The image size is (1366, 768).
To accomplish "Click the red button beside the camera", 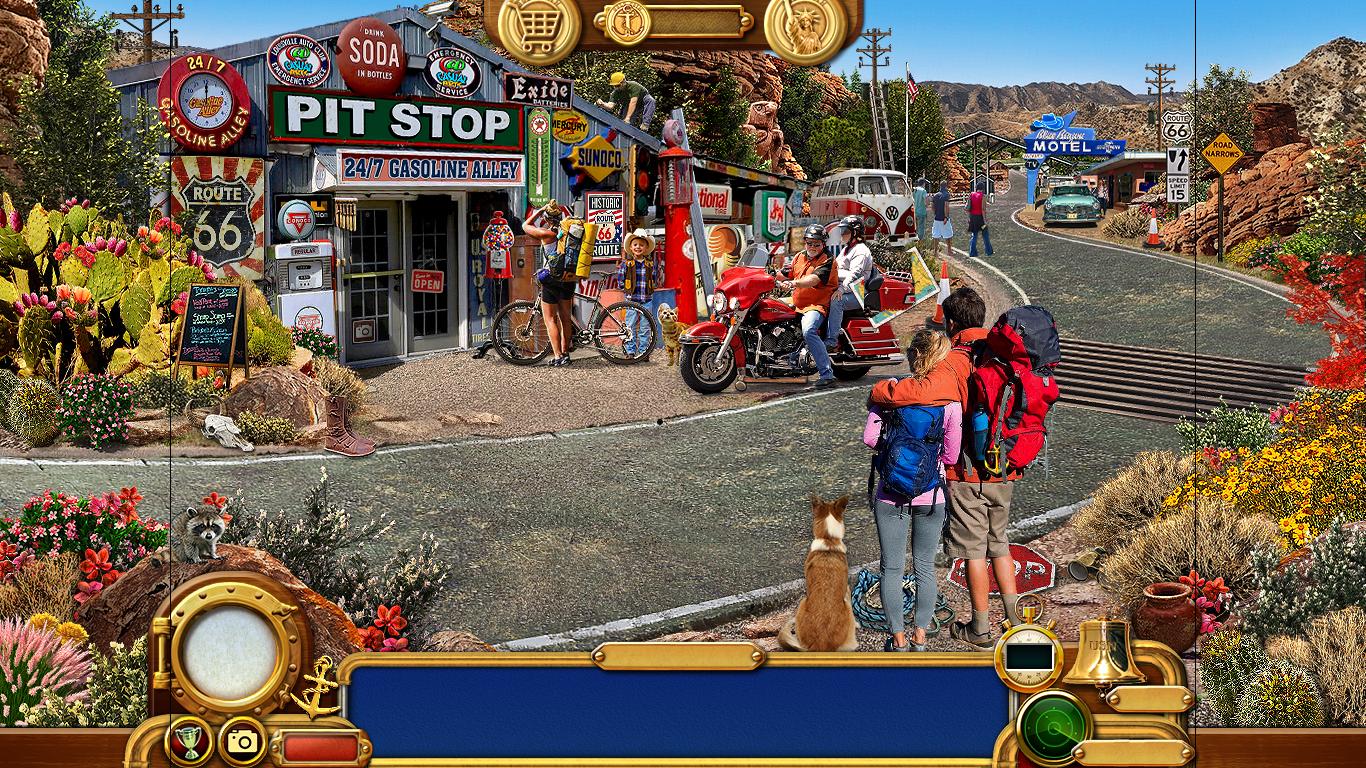I will click(320, 747).
